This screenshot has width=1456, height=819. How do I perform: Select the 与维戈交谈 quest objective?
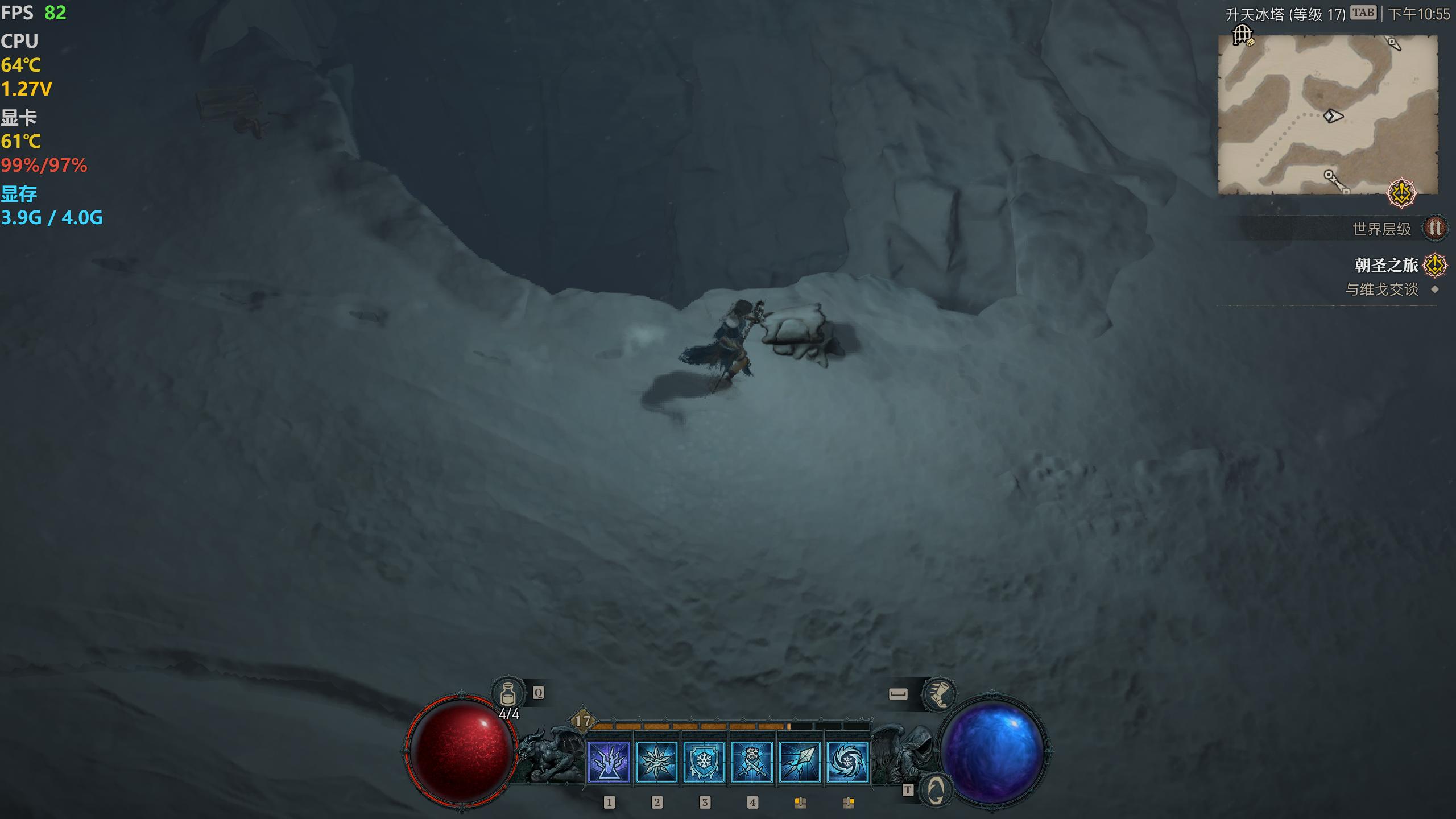pos(1381,289)
